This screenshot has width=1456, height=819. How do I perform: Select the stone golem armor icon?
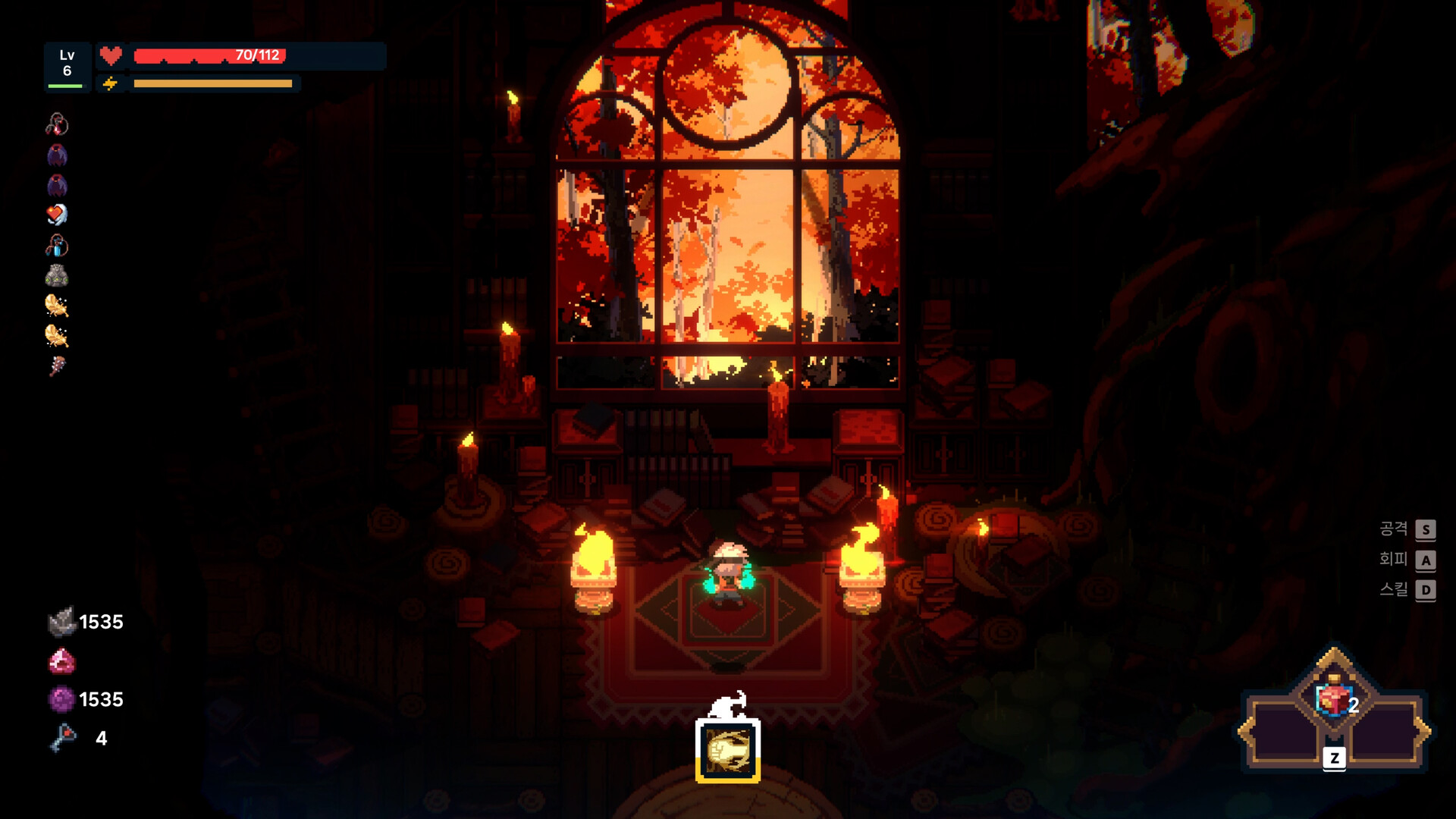[57, 275]
